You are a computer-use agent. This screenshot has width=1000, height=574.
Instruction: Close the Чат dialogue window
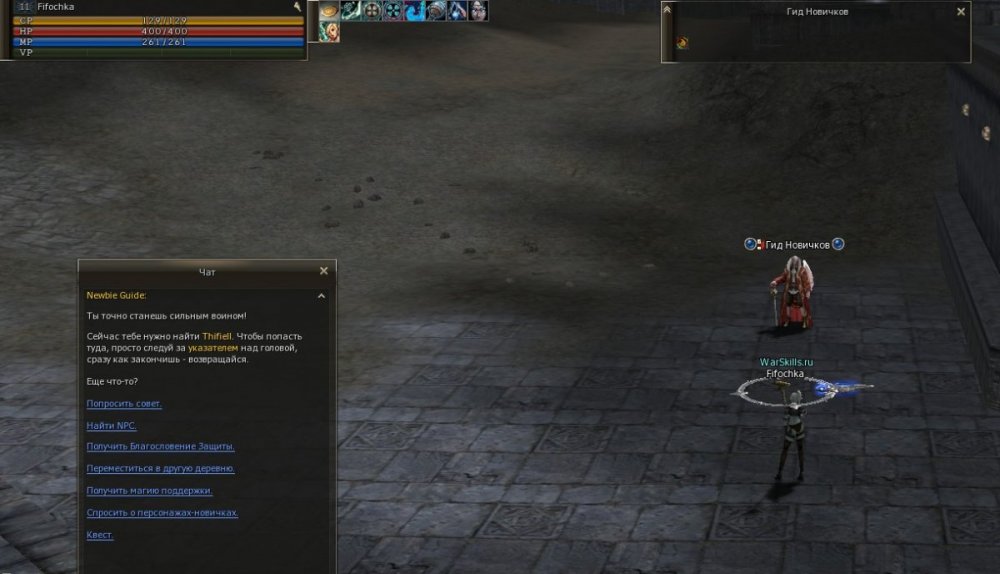tap(323, 271)
